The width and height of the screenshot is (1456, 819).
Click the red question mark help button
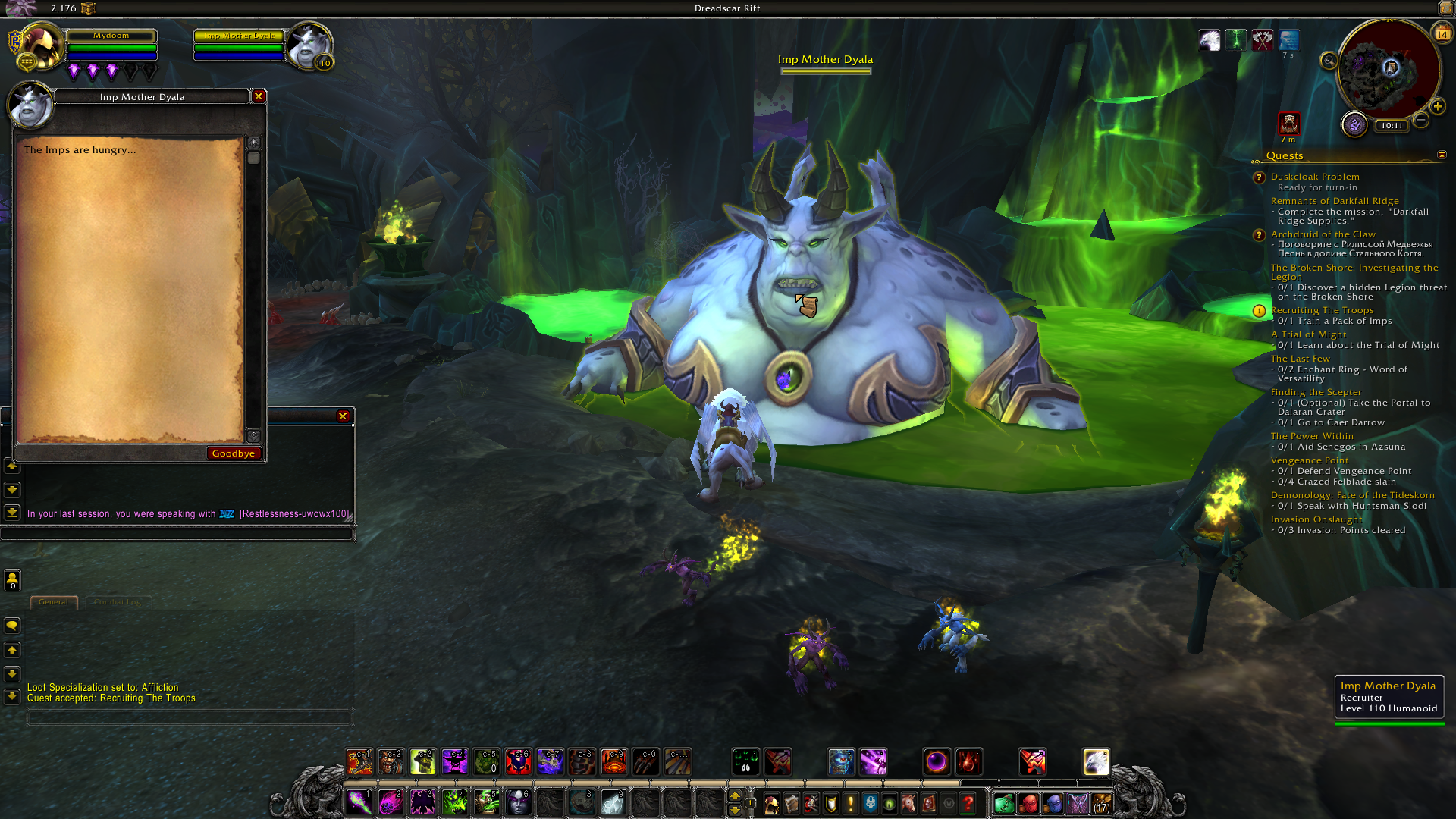pos(968,803)
